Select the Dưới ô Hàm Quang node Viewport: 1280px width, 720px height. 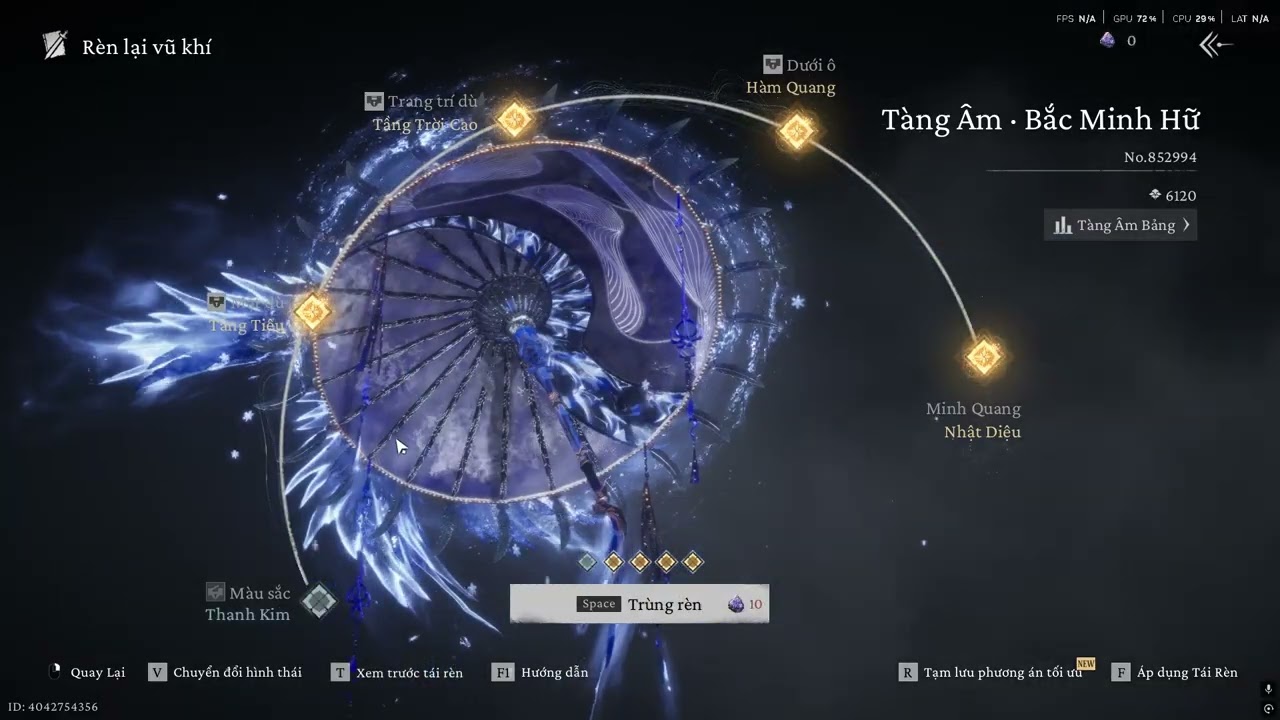(796, 131)
